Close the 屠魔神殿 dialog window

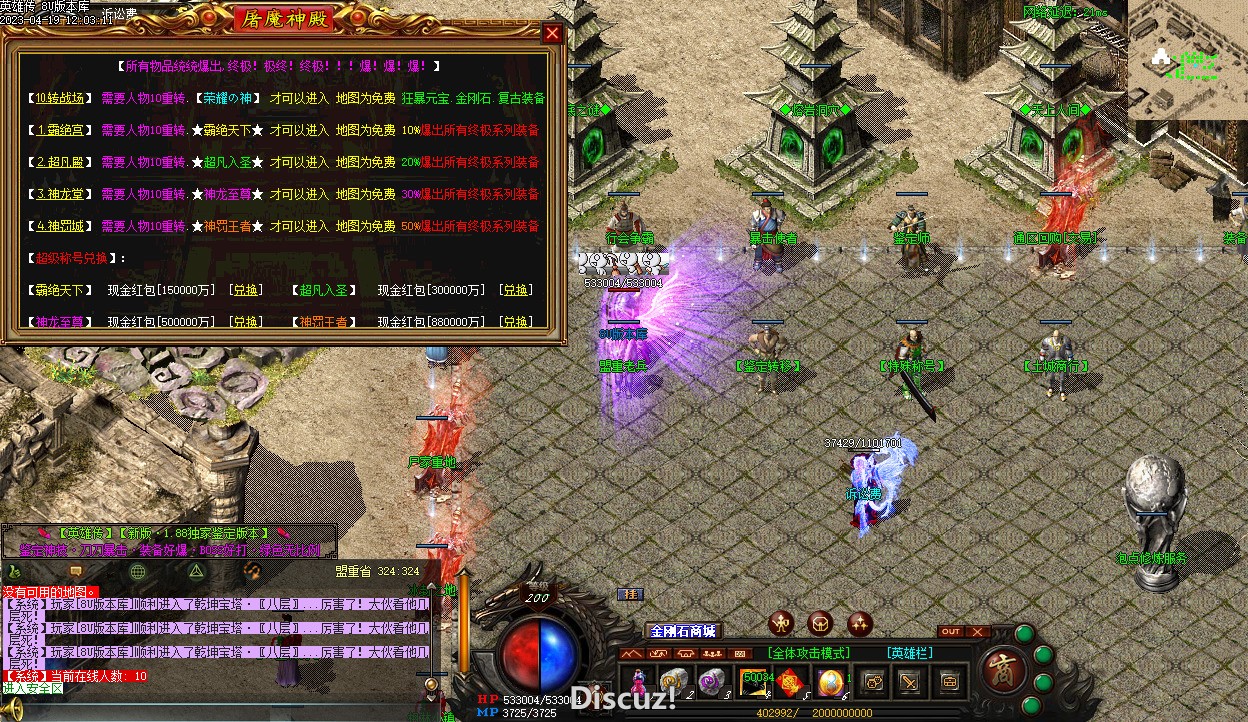pos(552,33)
